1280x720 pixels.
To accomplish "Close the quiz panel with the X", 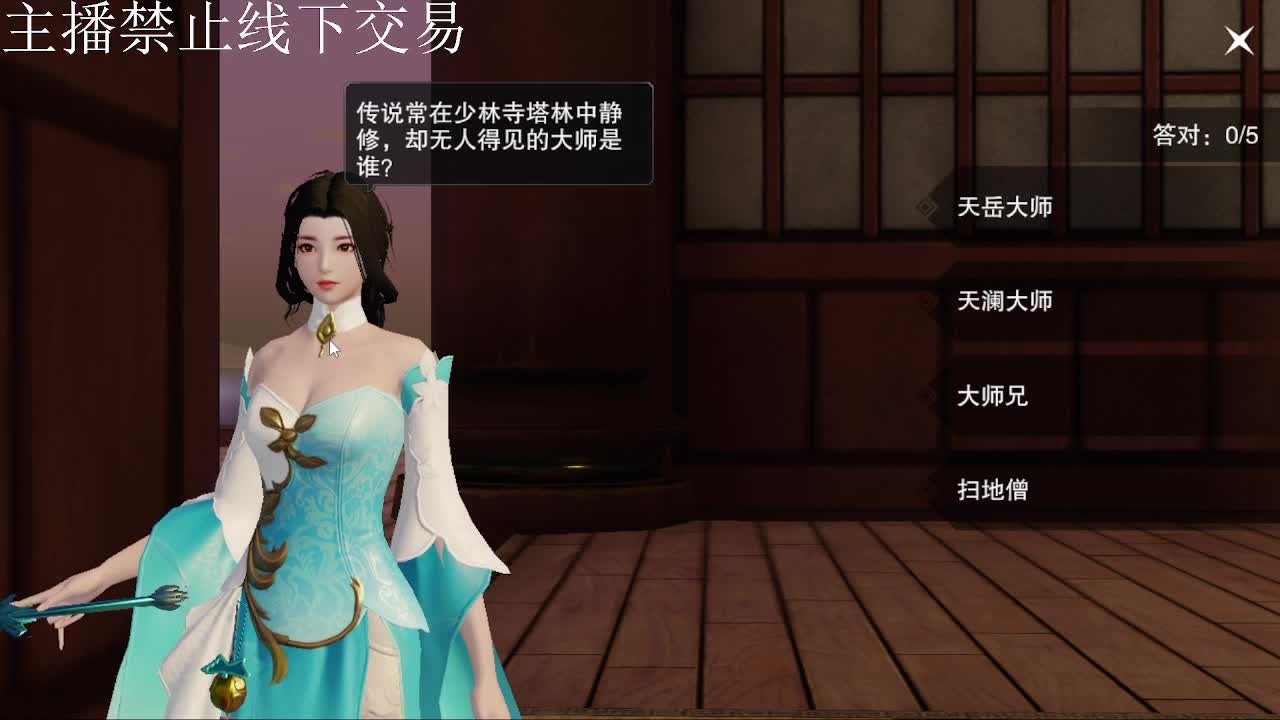I will pos(1239,40).
